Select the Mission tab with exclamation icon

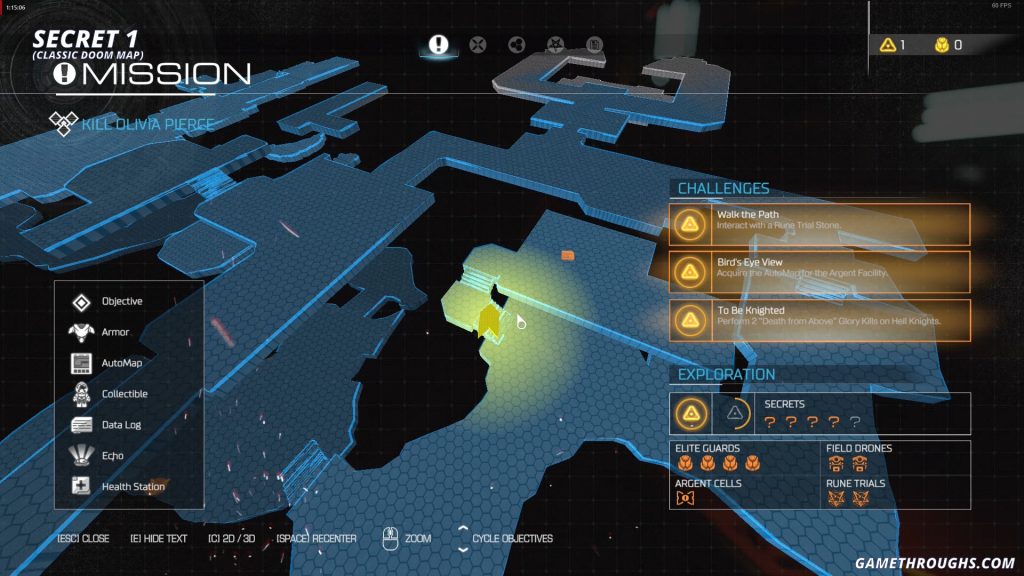tap(438, 44)
